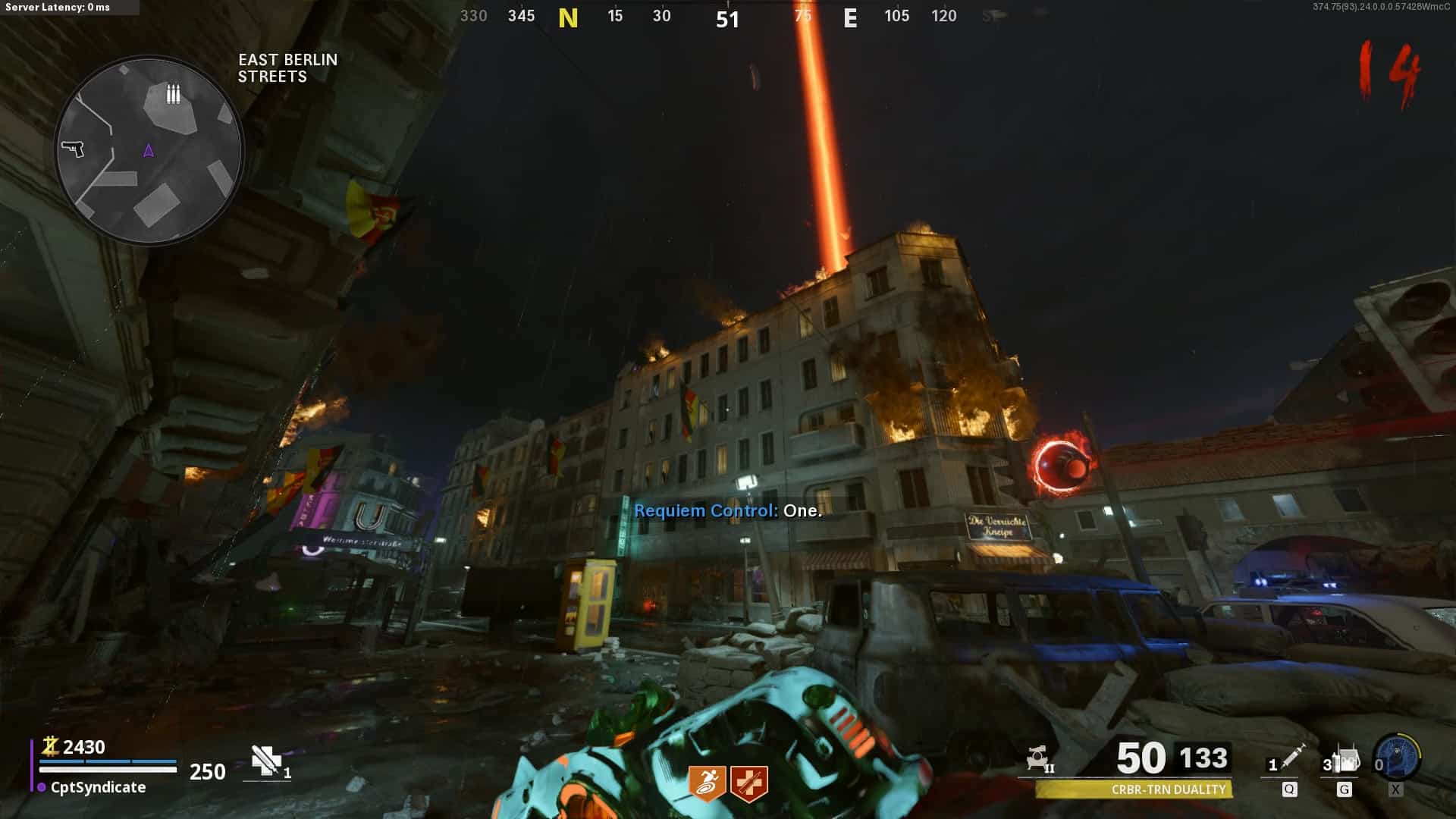Click the circular minimap
The width and height of the screenshot is (1456, 819).
(149, 150)
